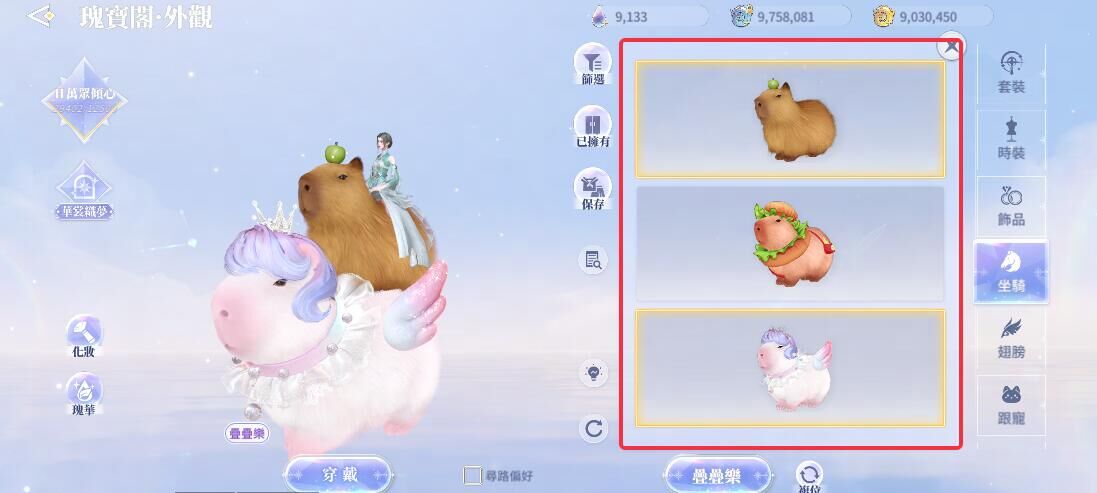Click the circular arrow refresh icon
The width and height of the screenshot is (1097, 493).
pos(594,429)
